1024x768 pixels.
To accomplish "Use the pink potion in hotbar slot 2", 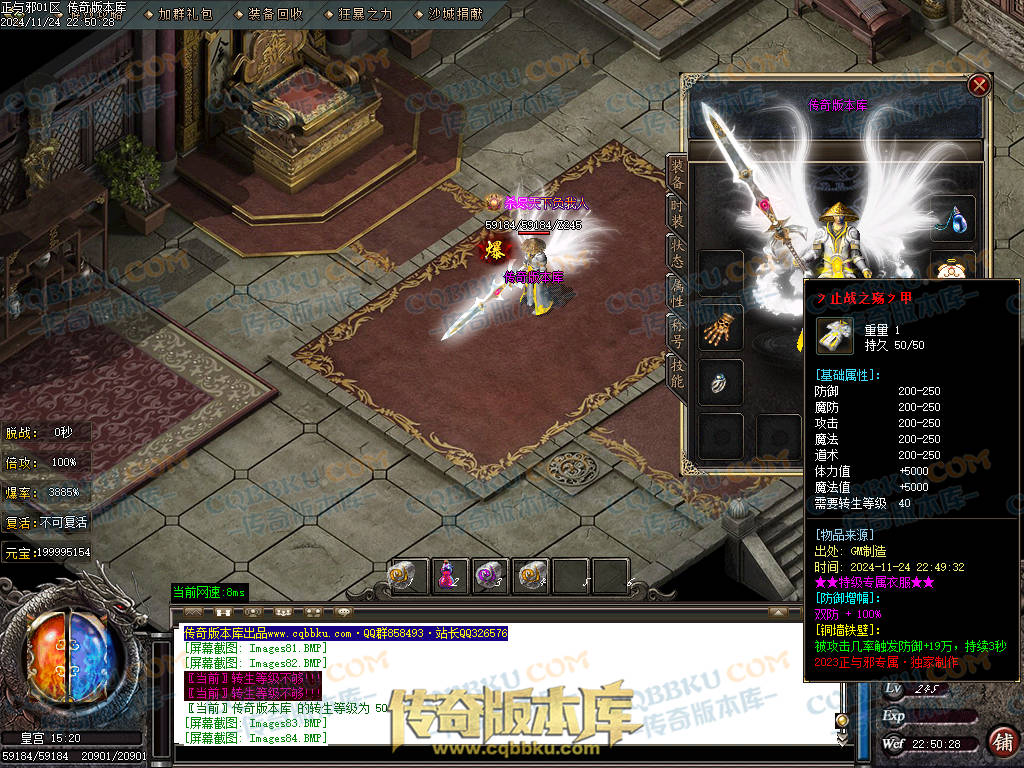I will pyautogui.click(x=447, y=576).
